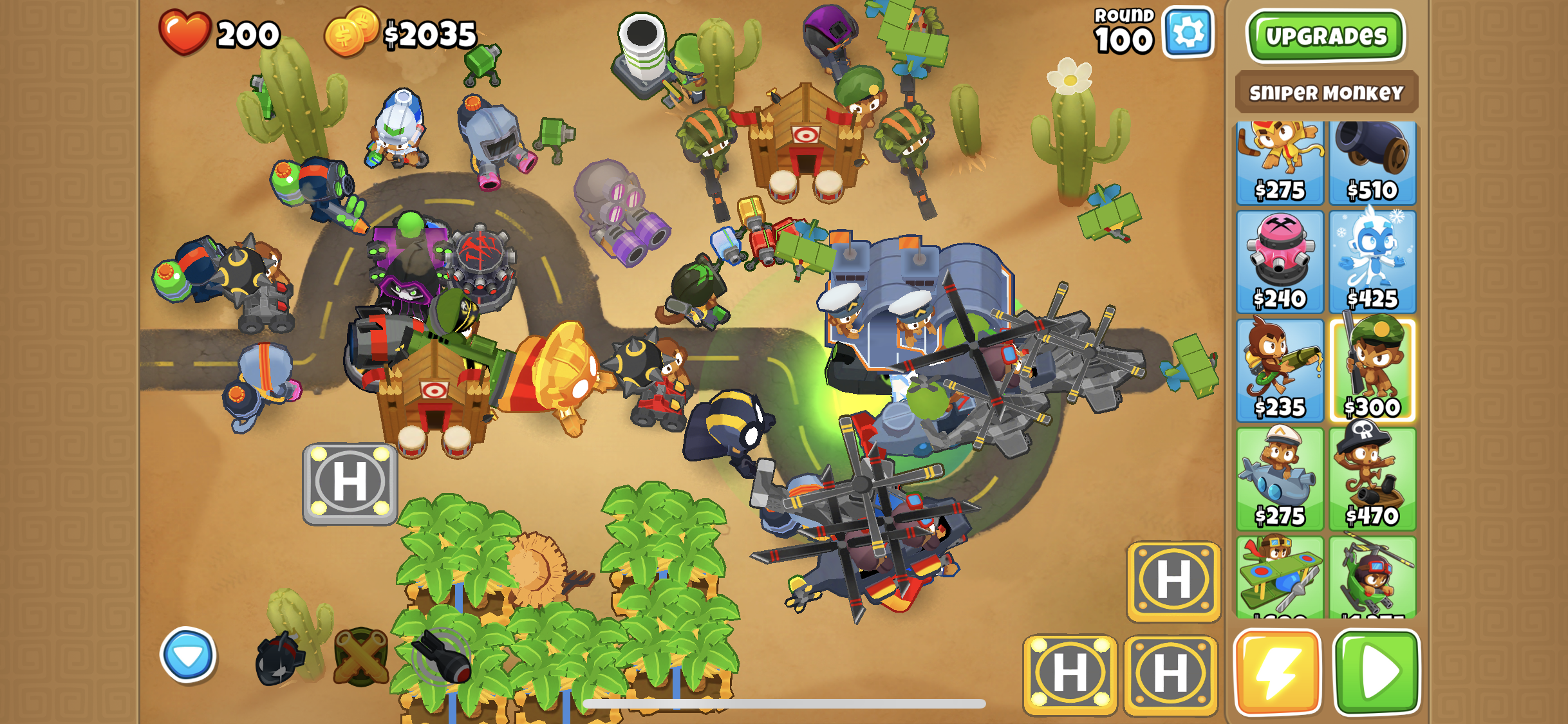Activate the yellow lightning bolt powers button
The height and width of the screenshot is (724, 1568).
[1277, 673]
